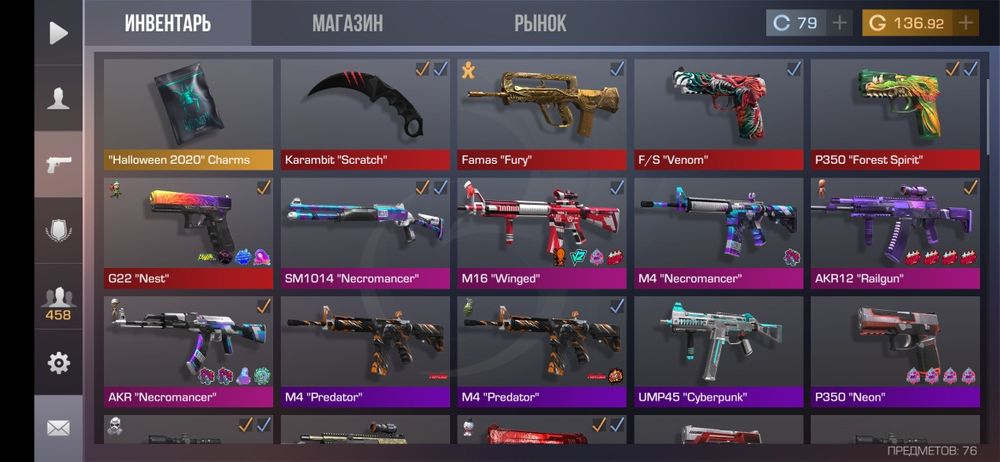Open the player profile icon
Image resolution: width=1000 pixels, height=462 pixels.
pos(59,98)
